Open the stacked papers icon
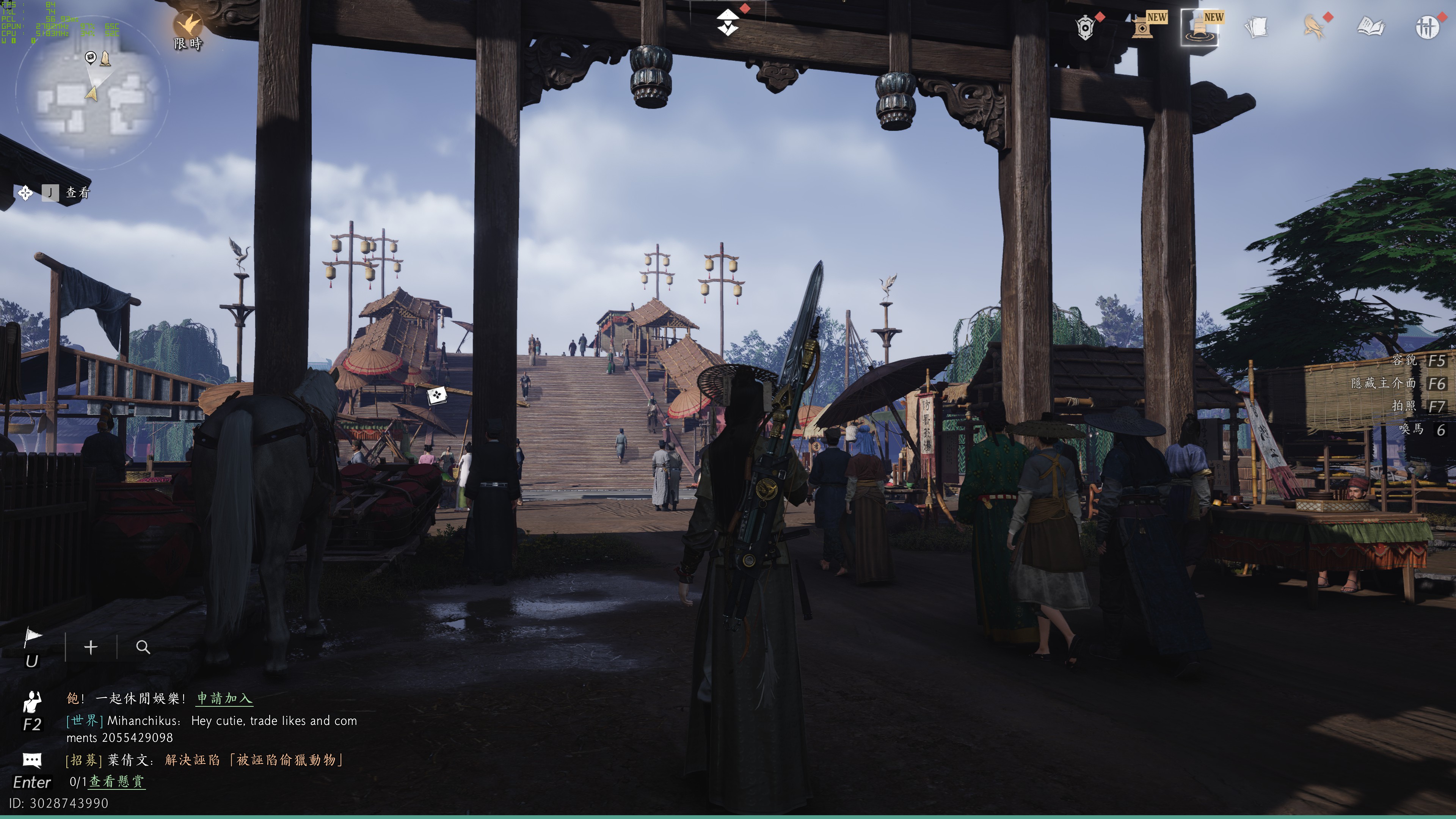The image size is (1456, 819). pyautogui.click(x=1257, y=27)
